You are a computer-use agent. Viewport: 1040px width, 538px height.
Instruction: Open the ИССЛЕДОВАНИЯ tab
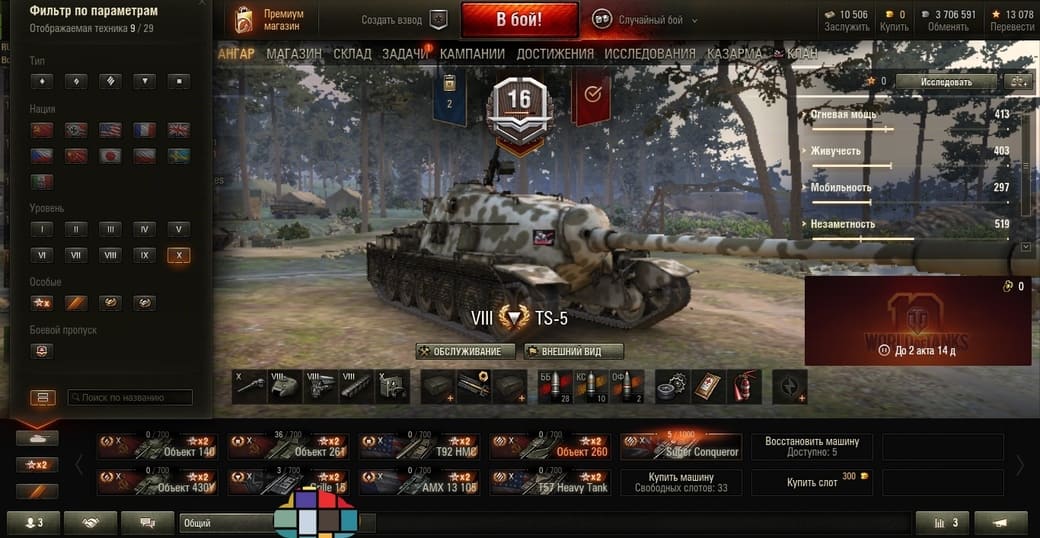pyautogui.click(x=650, y=53)
